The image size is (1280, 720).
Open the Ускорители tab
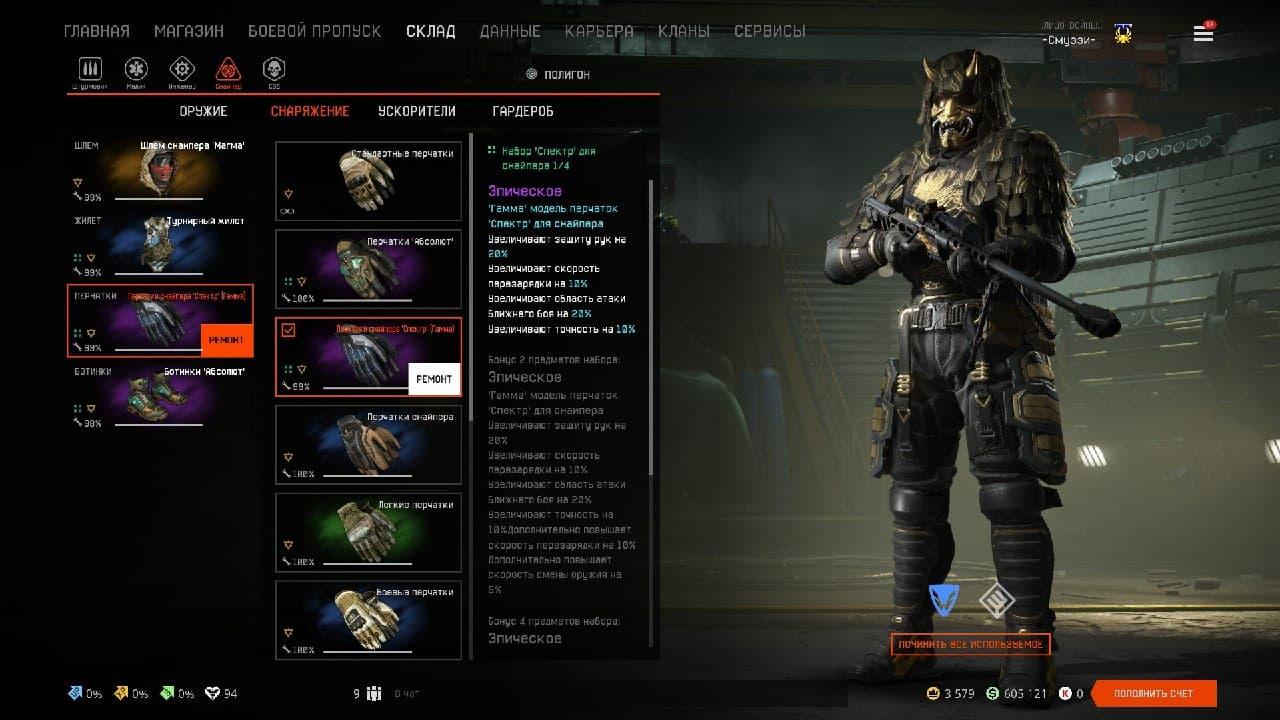[416, 111]
